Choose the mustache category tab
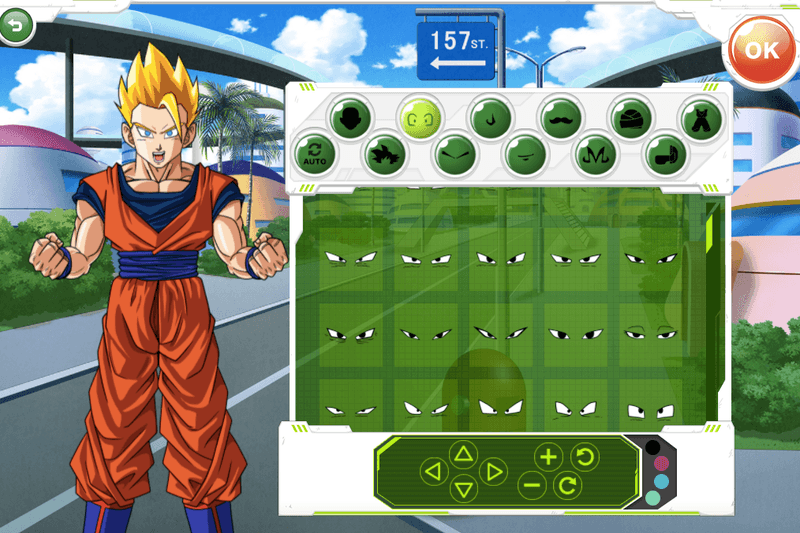Screen dimensions: 800x533 561,117
